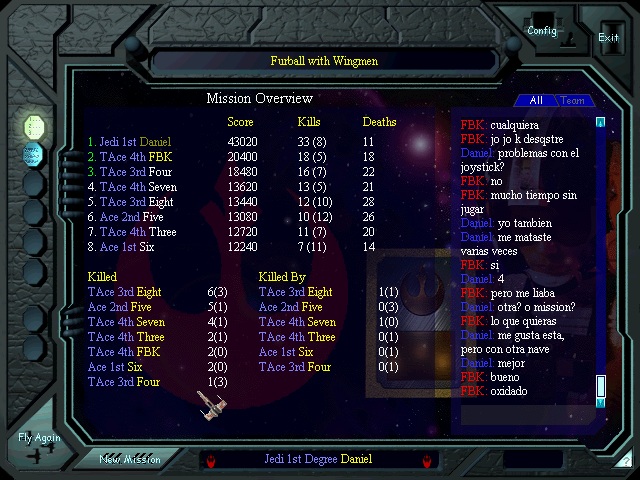Select player row Ace 1st Six
Screen dimensions: 640x480
click(122, 246)
